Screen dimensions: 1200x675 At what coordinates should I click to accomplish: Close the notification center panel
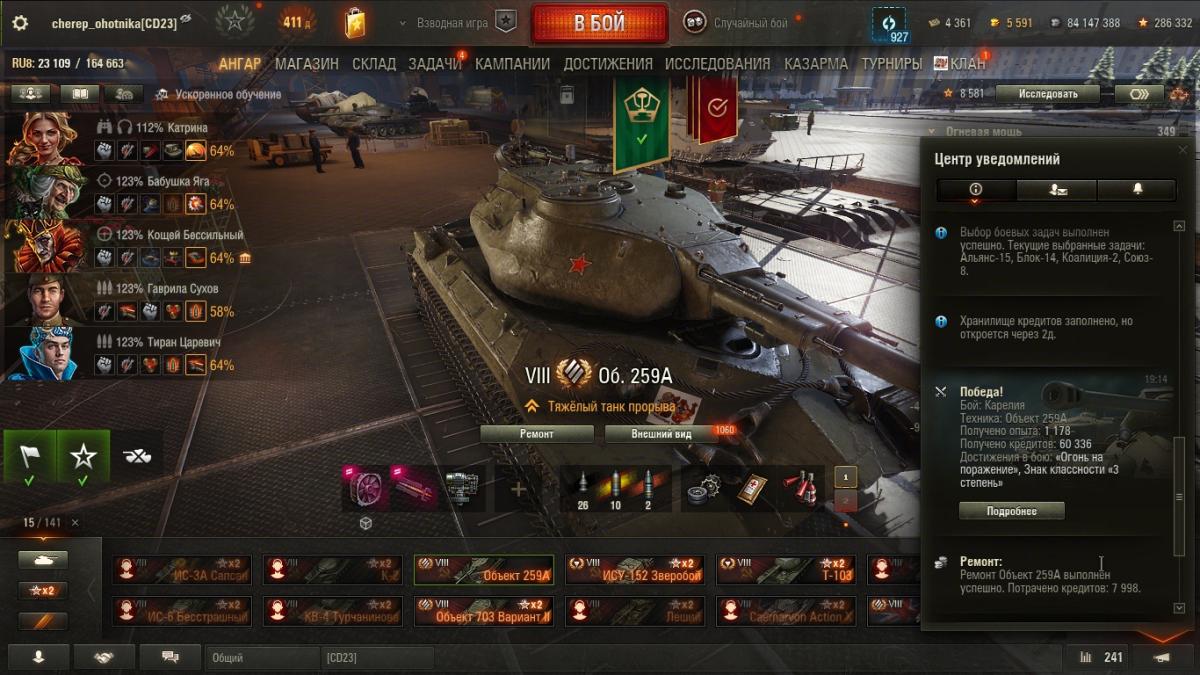coord(1184,149)
